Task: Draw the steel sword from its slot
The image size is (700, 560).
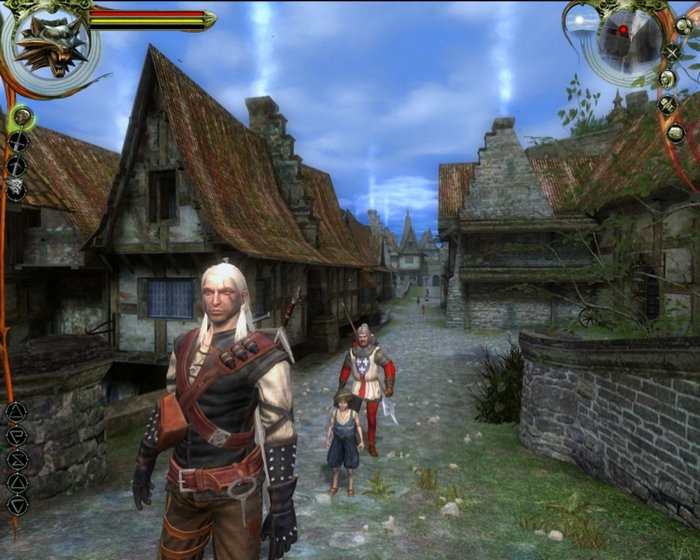Action: pos(17,142)
